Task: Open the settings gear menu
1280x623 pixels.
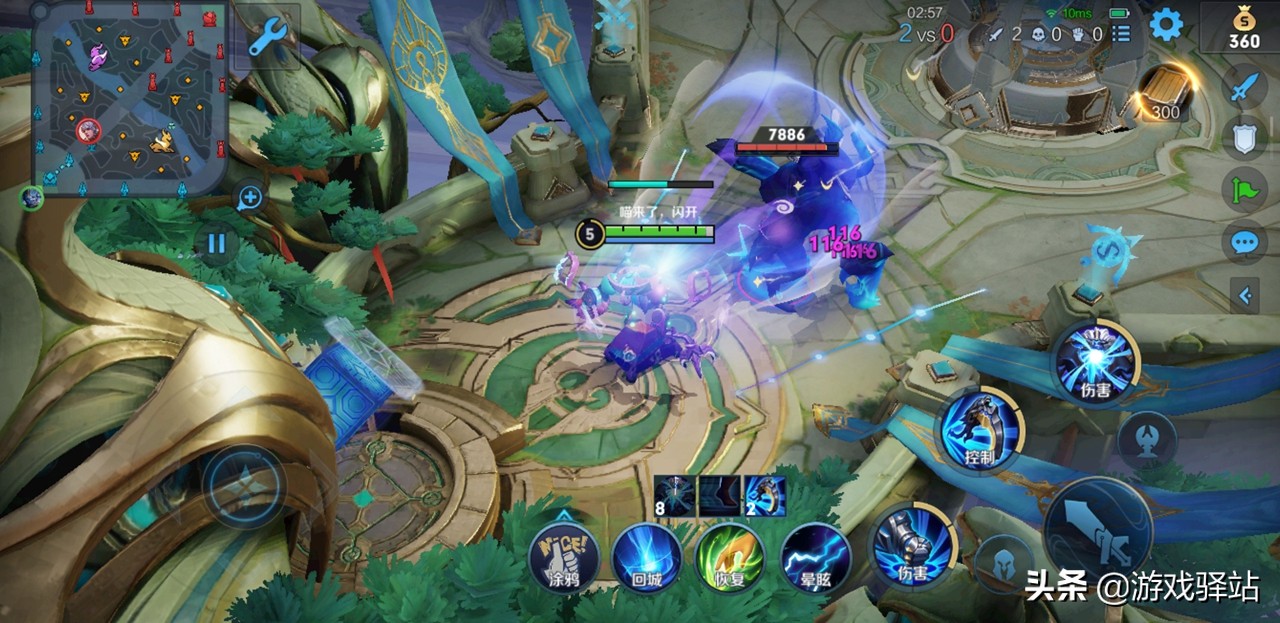Action: tap(1166, 24)
